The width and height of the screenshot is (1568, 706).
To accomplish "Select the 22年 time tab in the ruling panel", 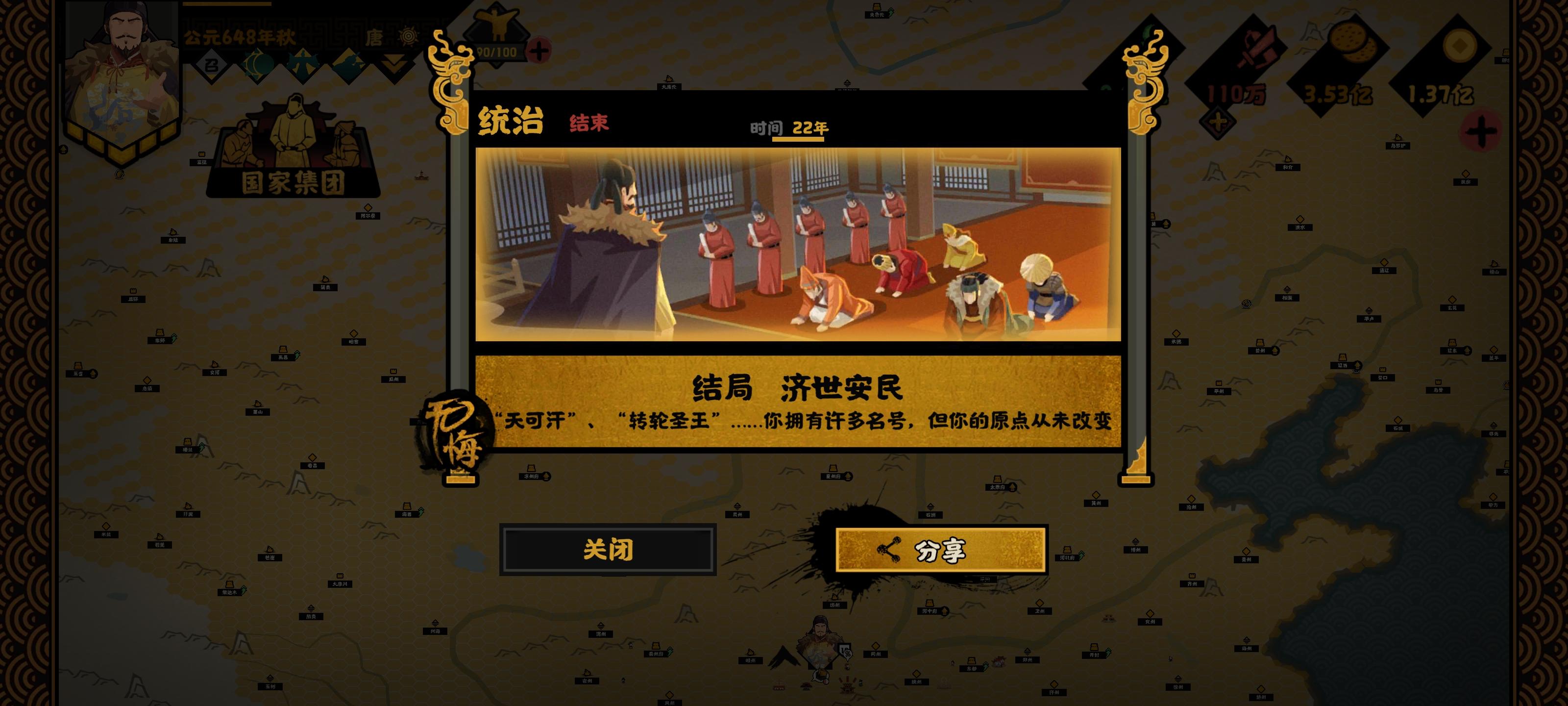I will pos(810,128).
